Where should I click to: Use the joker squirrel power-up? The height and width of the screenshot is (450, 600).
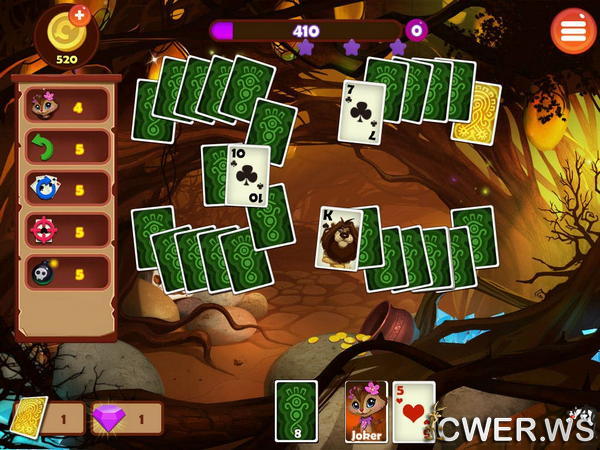(66, 104)
